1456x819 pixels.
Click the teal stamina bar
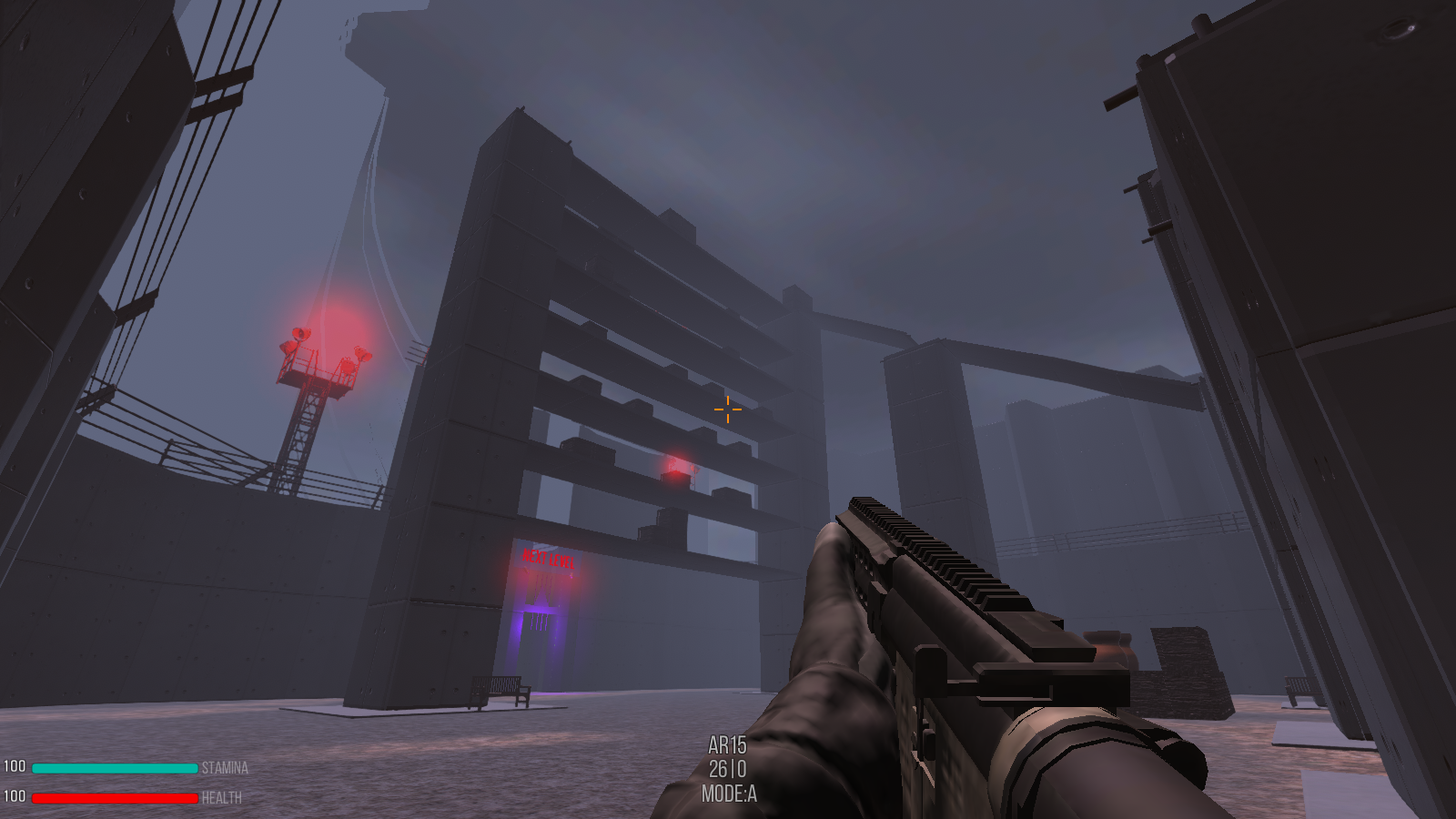114,769
